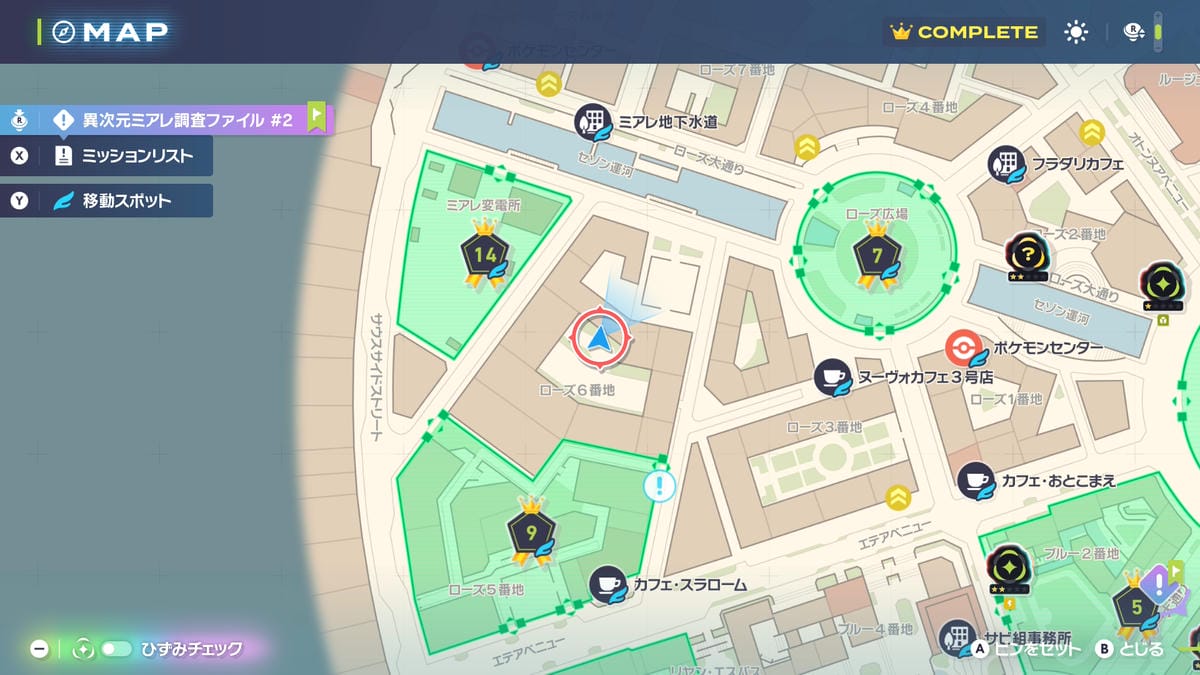Screen dimensions: 1200x675
Task: Choose wild zone 9 badge marker
Action: pyautogui.click(x=531, y=531)
